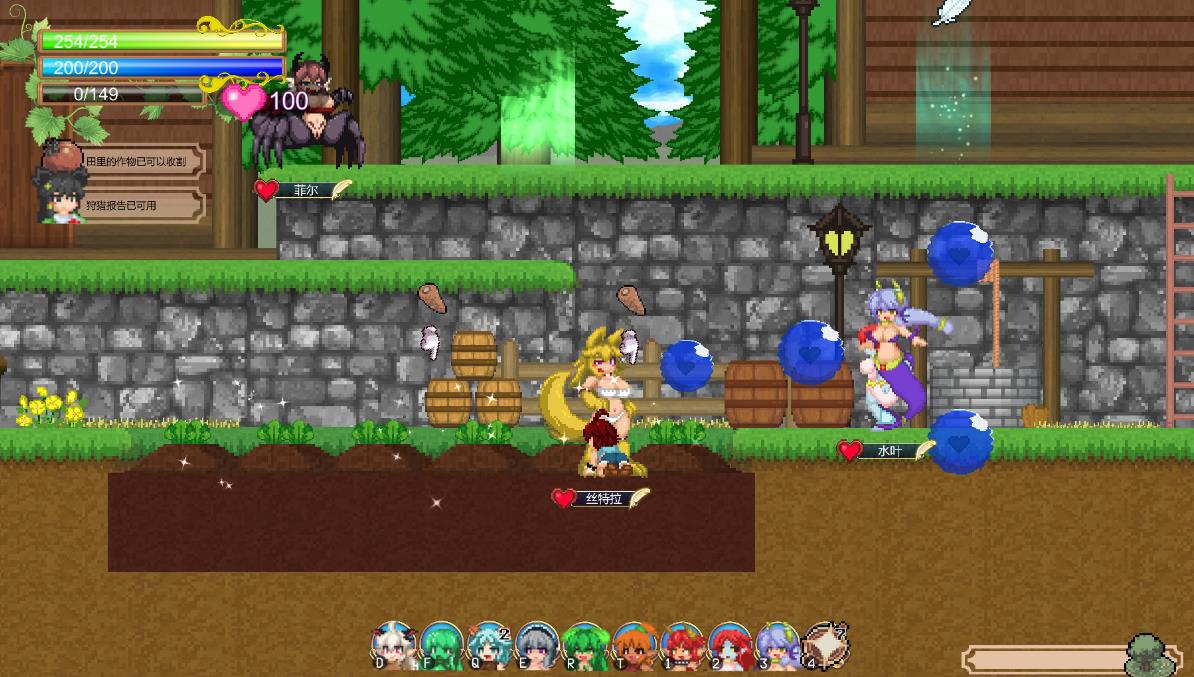
Task: Pick the blue-skinned red-haired girl portrait
Action: (x=730, y=646)
